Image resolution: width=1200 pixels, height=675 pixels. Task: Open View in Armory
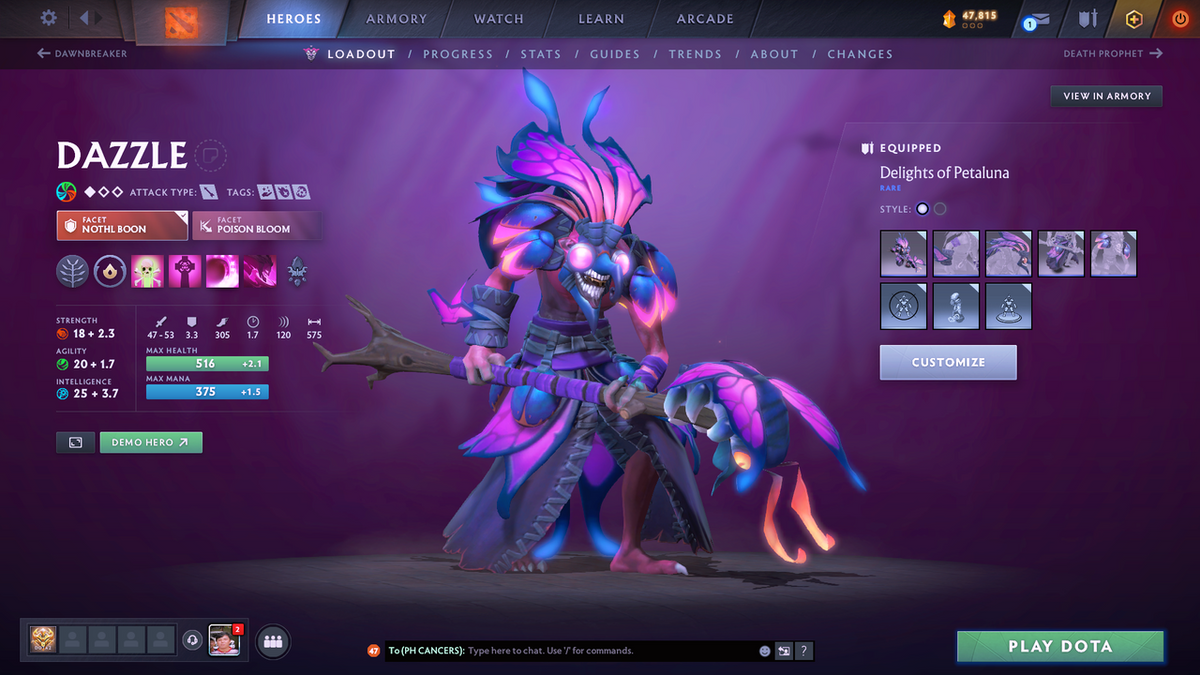(x=1106, y=96)
